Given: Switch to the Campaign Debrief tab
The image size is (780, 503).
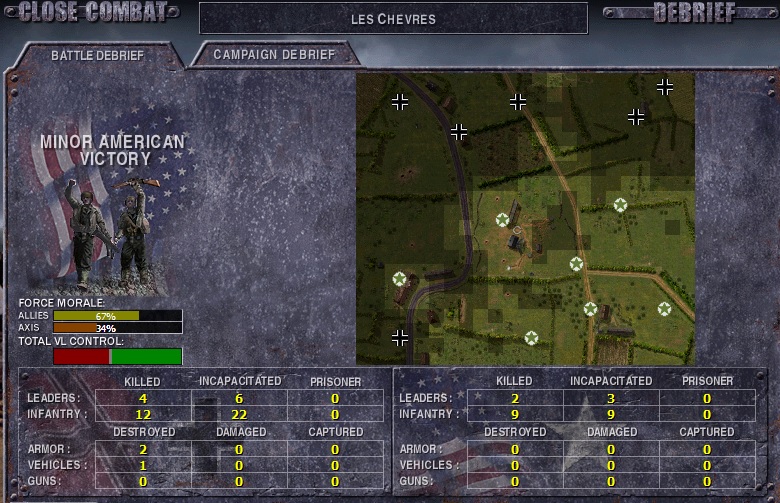Looking at the screenshot, I should tap(274, 54).
